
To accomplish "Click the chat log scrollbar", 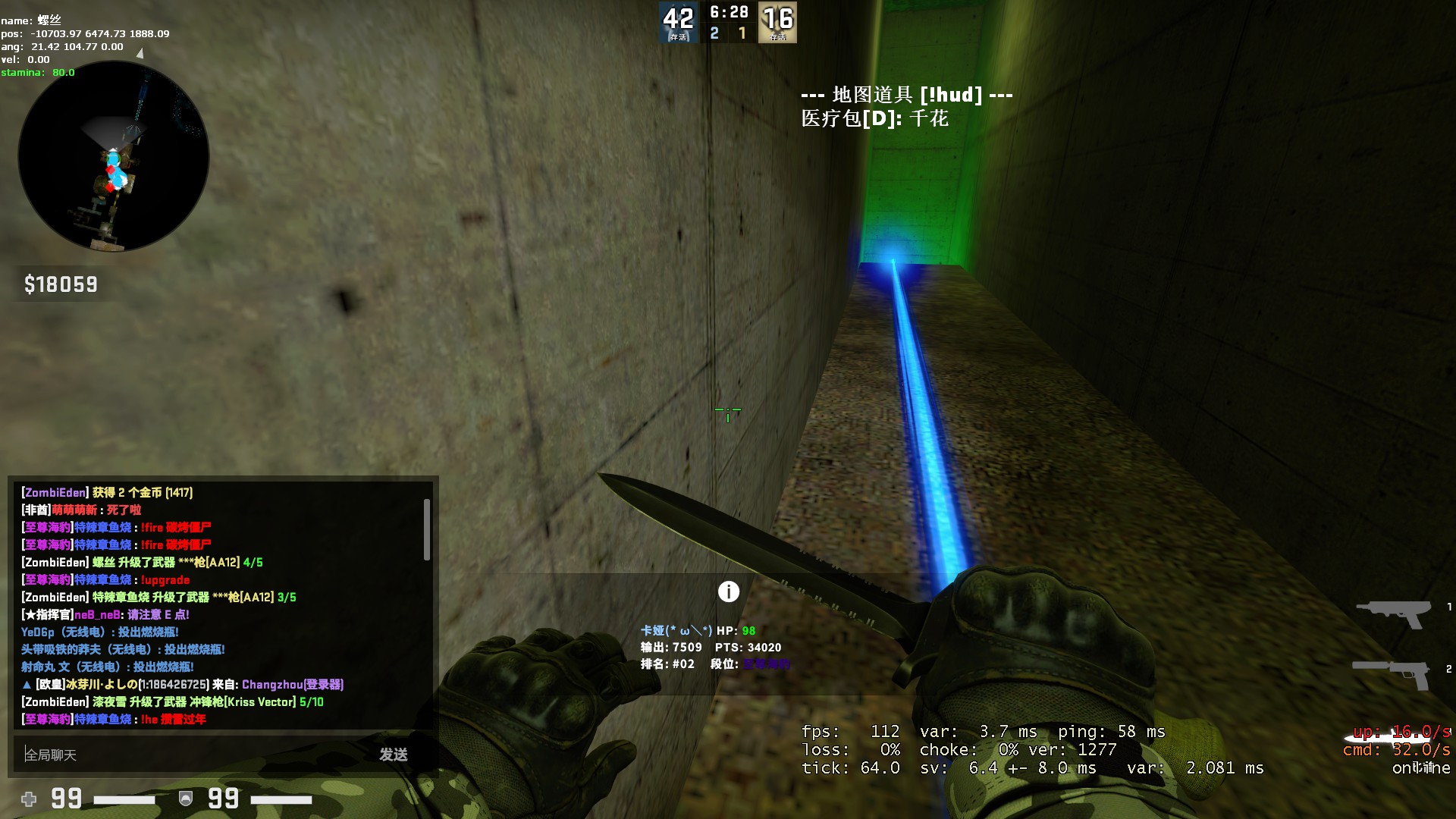I will click(x=427, y=530).
